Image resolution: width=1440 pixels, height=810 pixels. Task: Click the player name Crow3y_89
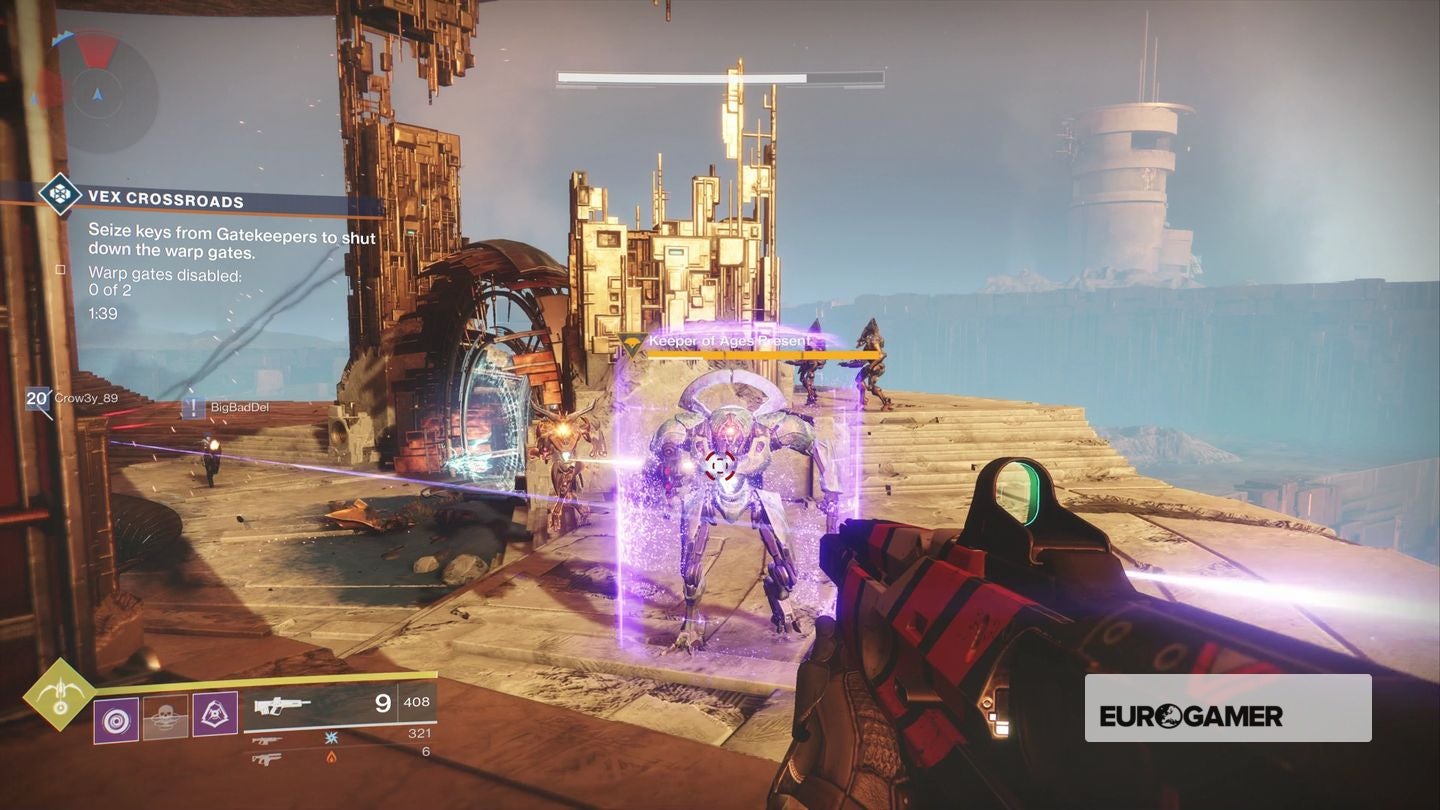tap(85, 399)
